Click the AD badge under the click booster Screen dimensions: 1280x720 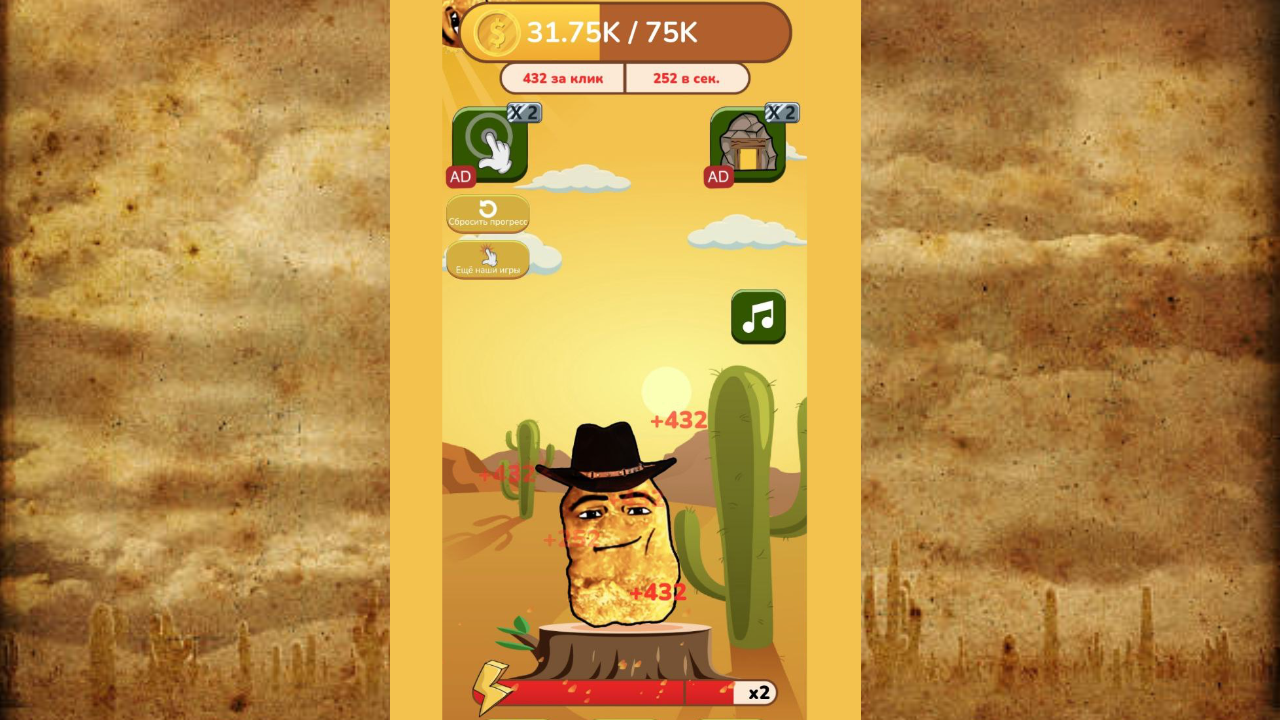[459, 176]
